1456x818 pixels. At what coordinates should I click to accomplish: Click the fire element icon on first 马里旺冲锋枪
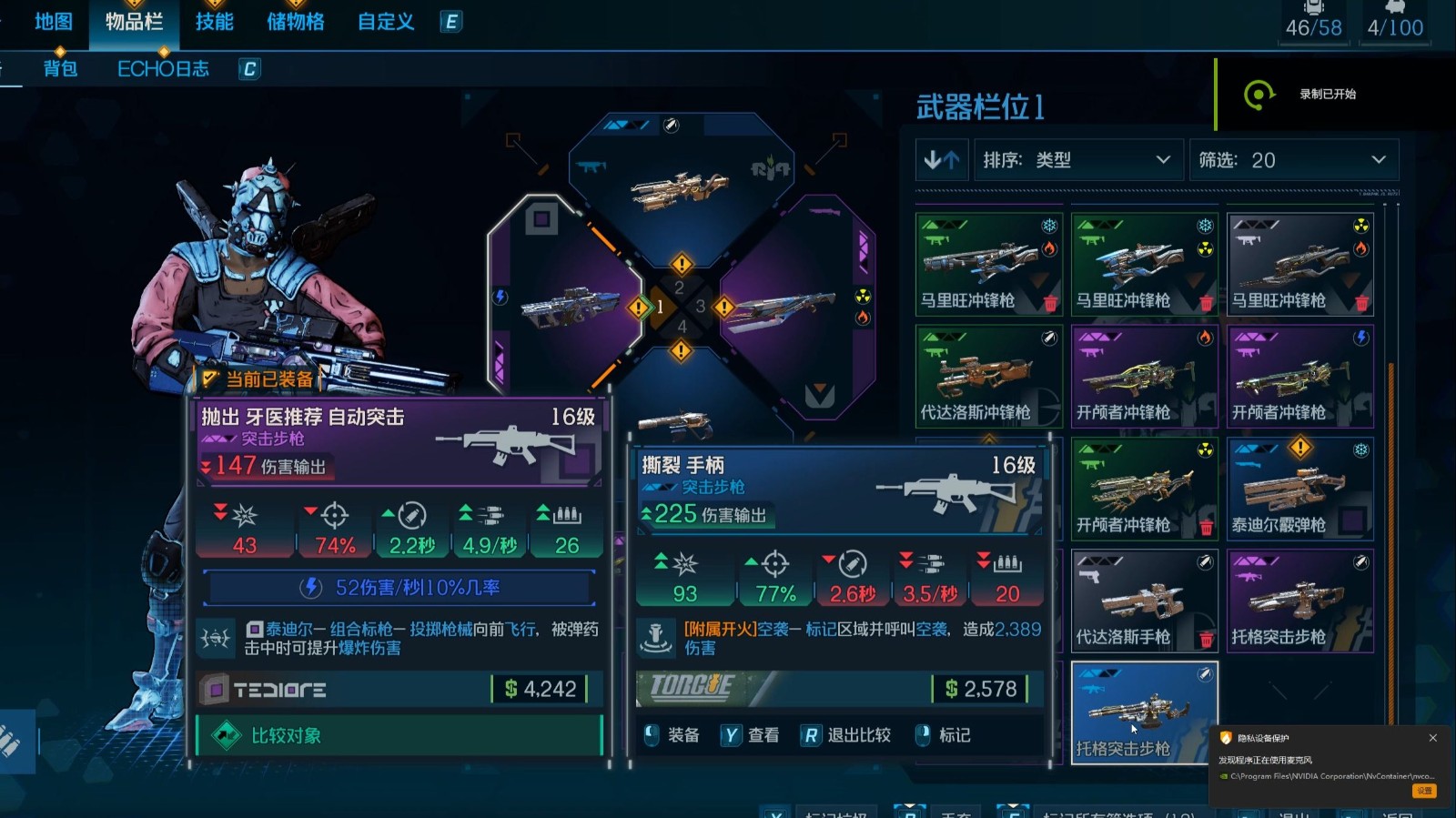click(1048, 249)
